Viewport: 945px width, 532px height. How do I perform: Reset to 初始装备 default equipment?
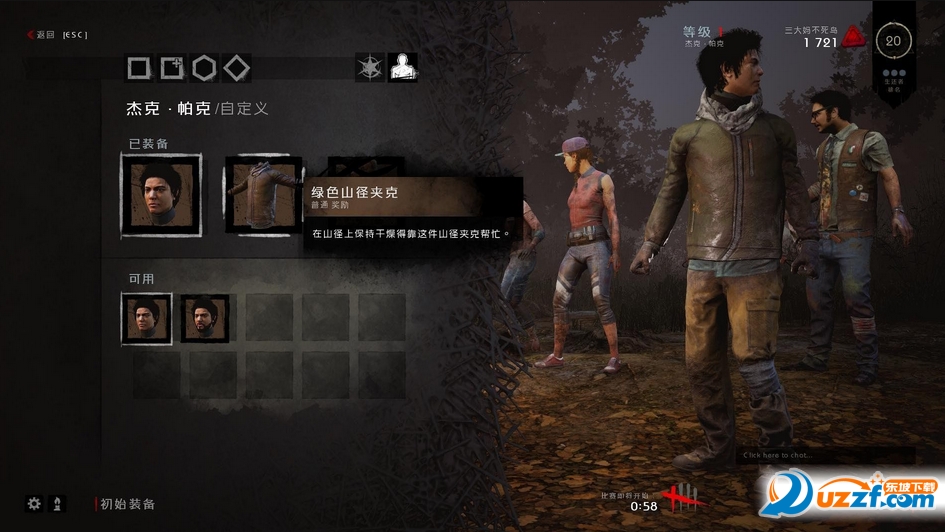click(x=128, y=505)
